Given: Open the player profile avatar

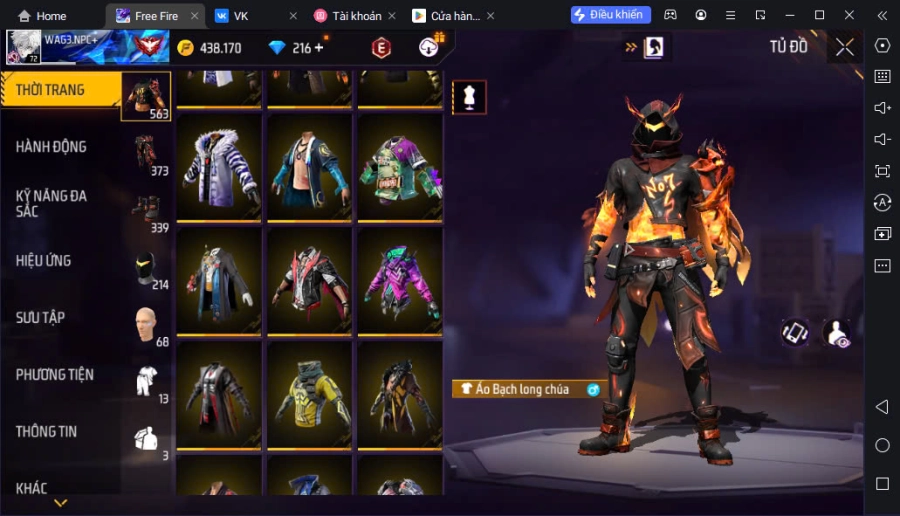Looking at the screenshot, I should tap(24, 47).
